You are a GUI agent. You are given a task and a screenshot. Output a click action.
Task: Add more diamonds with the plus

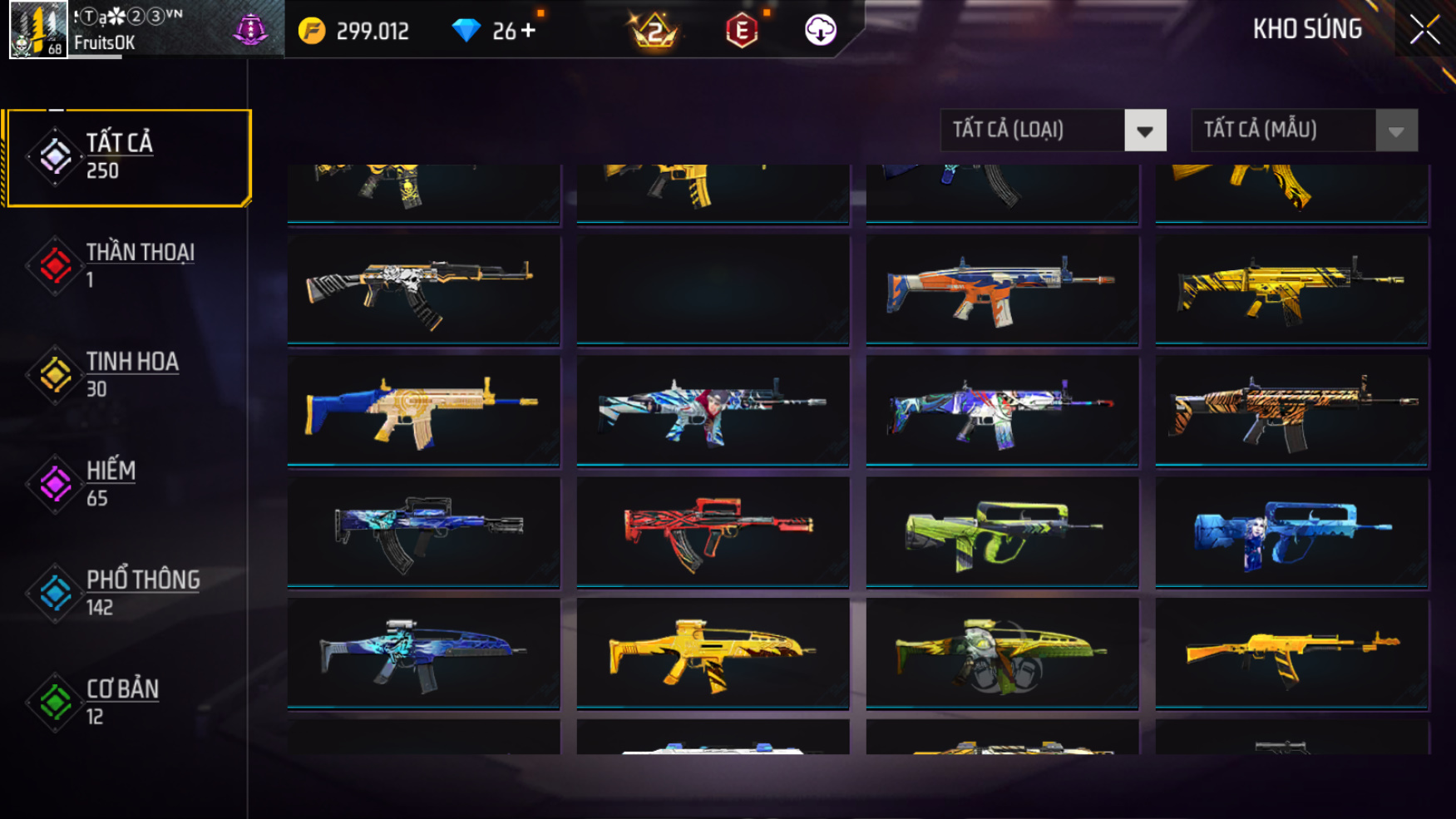528,31
